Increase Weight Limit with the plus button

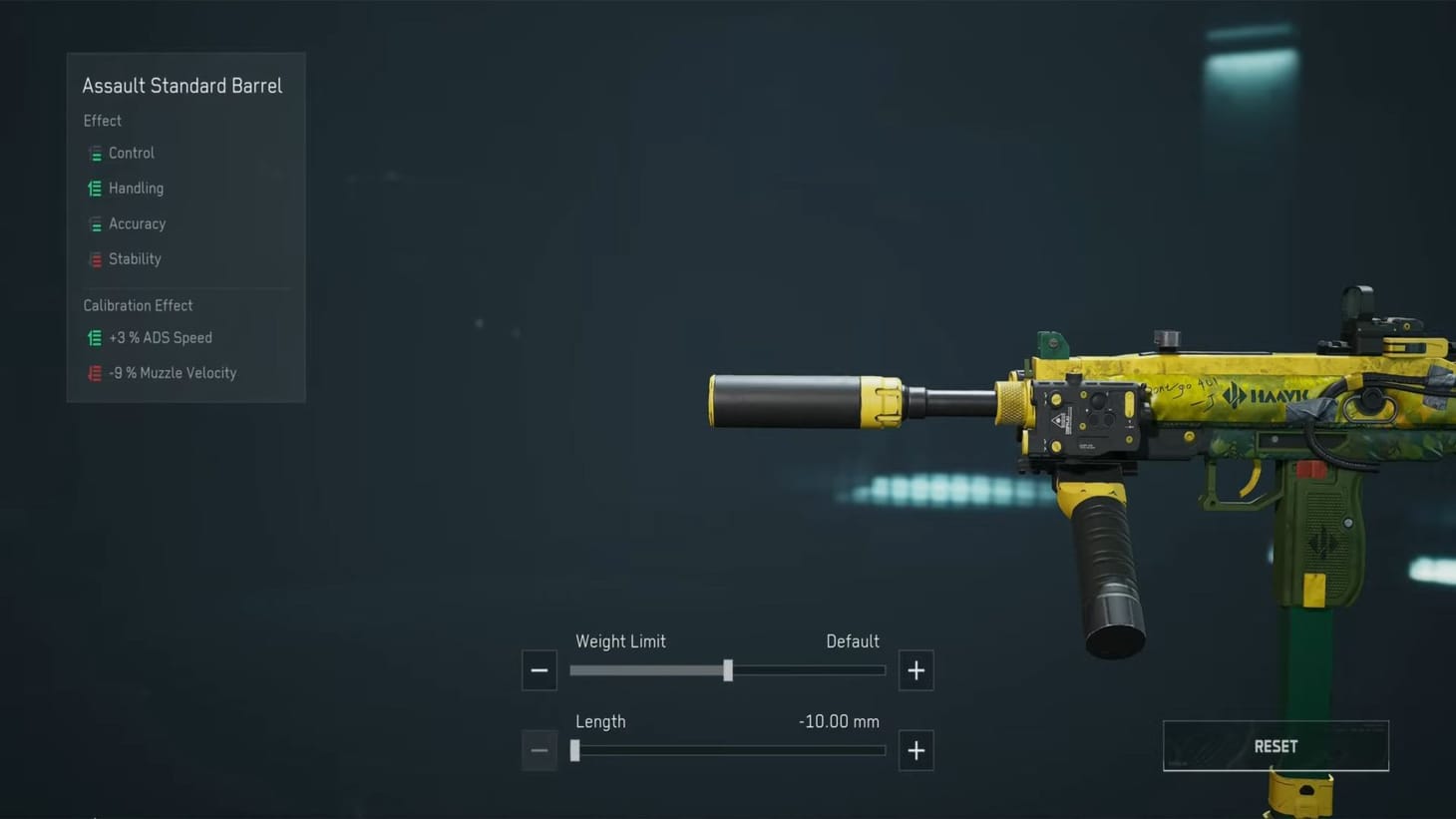click(915, 670)
